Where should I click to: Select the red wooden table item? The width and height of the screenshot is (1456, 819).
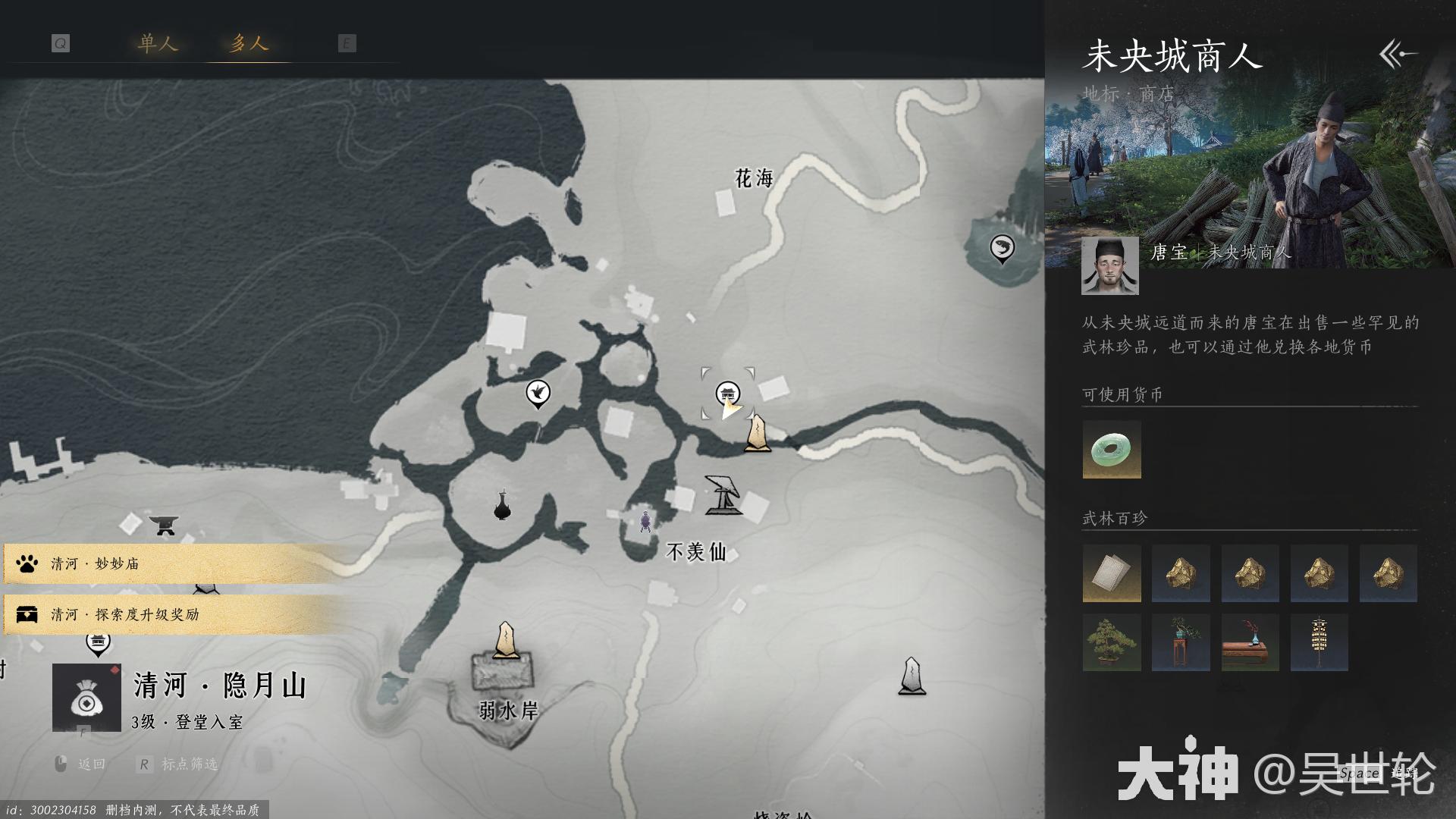[x=1250, y=643]
